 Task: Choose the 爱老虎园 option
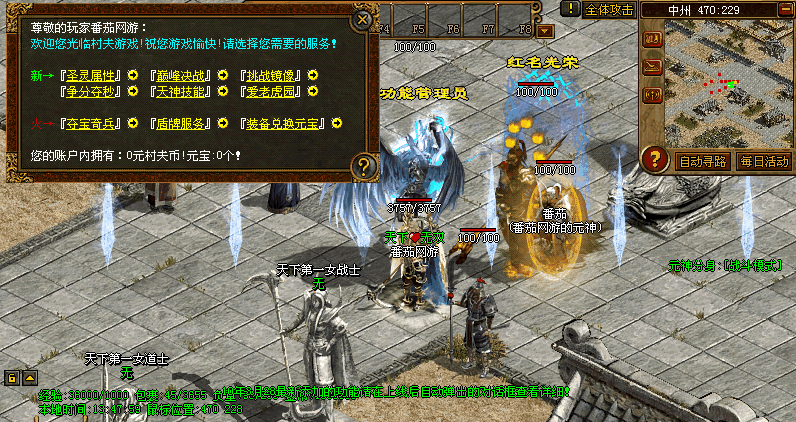click(x=273, y=92)
